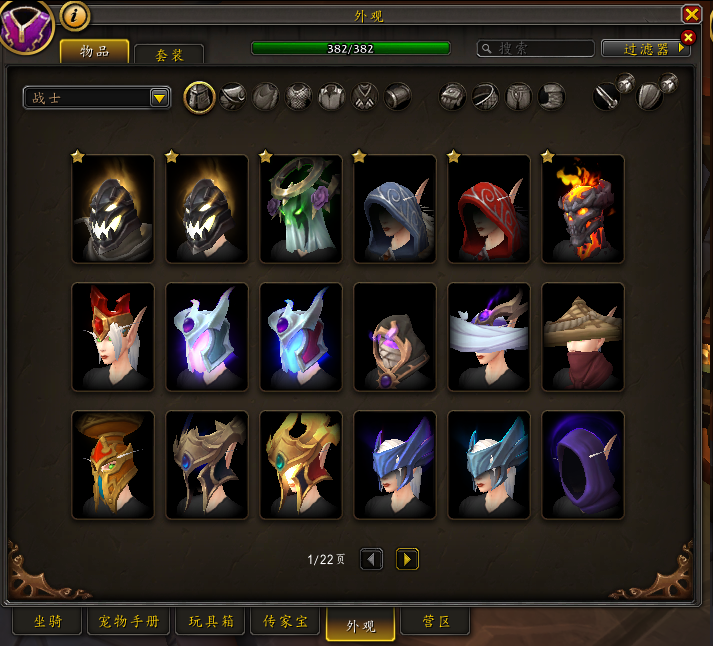Close the appearance collection window
The height and width of the screenshot is (646, 713).
(x=691, y=14)
